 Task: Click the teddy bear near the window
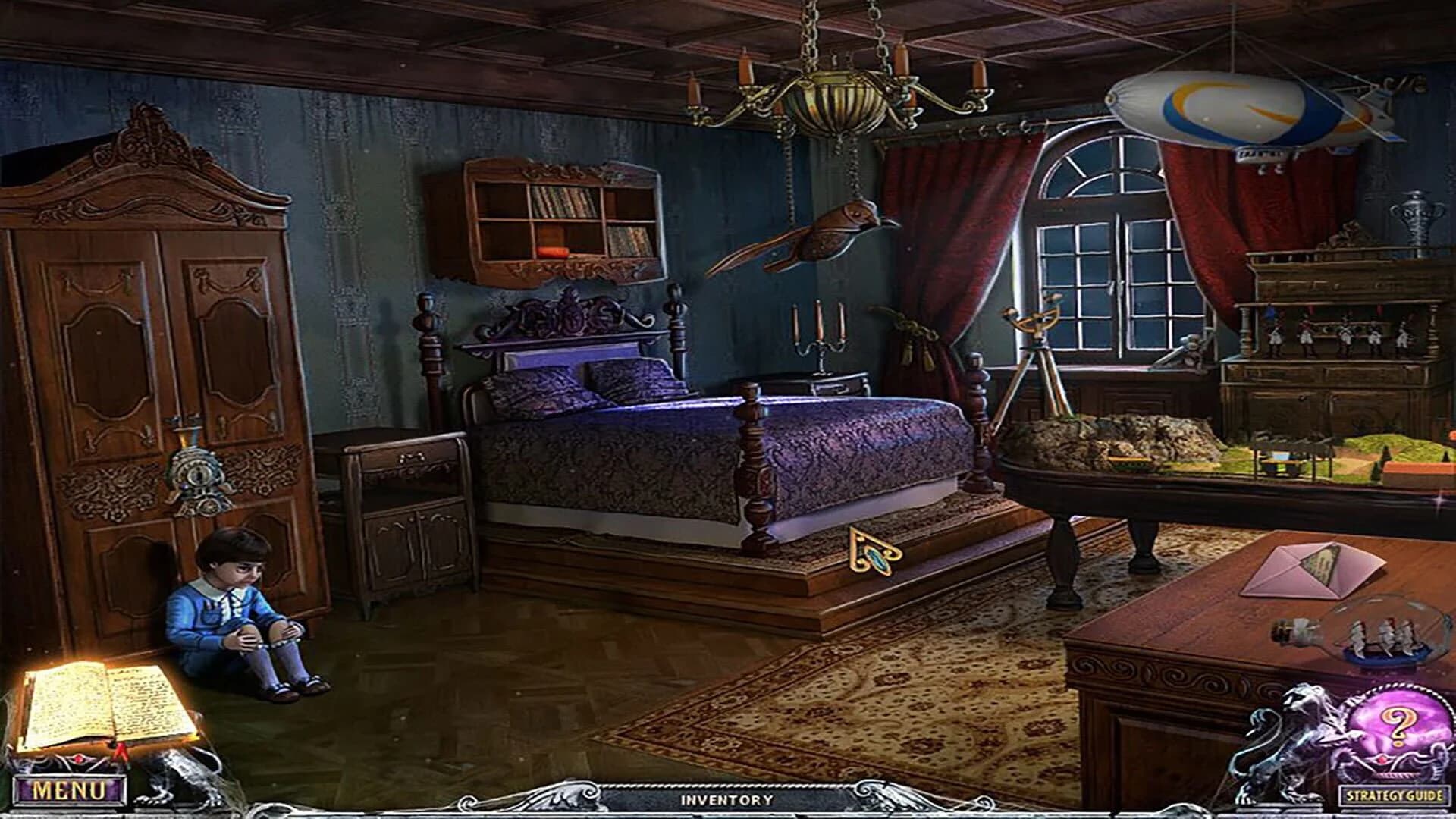click(x=1189, y=350)
